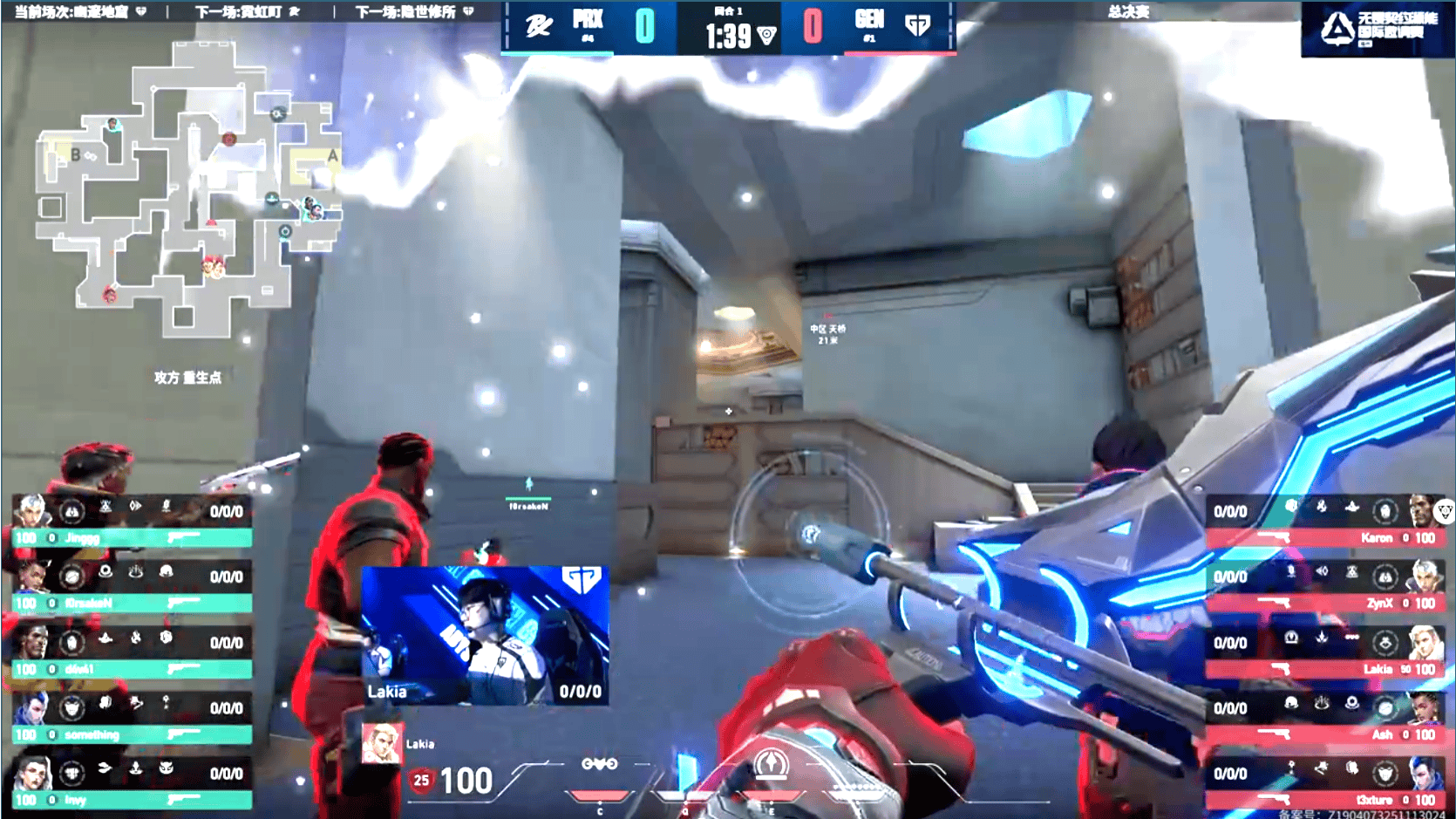Image resolution: width=1456 pixels, height=819 pixels.
Task: Open the tournament logo in the corner
Action: click(1378, 30)
